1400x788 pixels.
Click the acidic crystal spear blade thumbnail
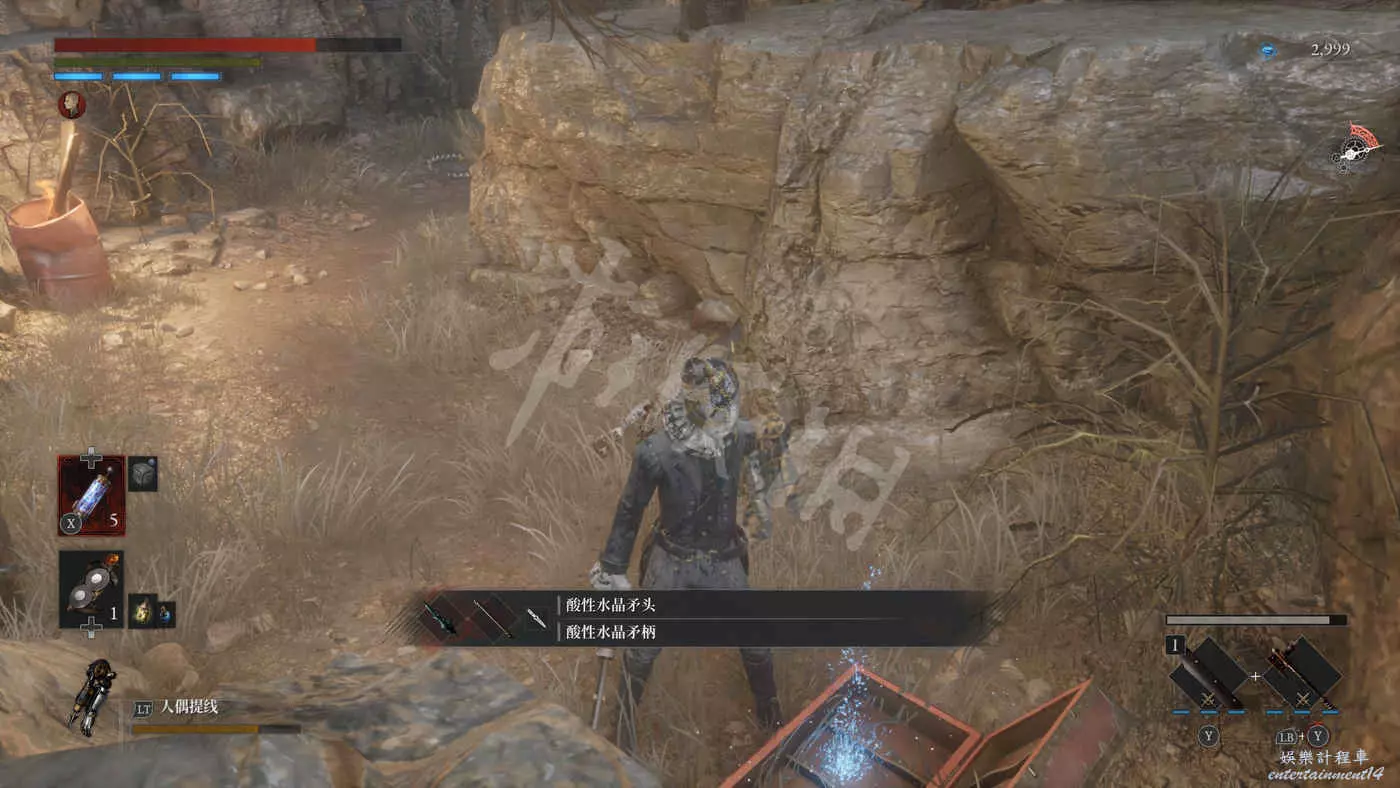pyautogui.click(x=441, y=618)
